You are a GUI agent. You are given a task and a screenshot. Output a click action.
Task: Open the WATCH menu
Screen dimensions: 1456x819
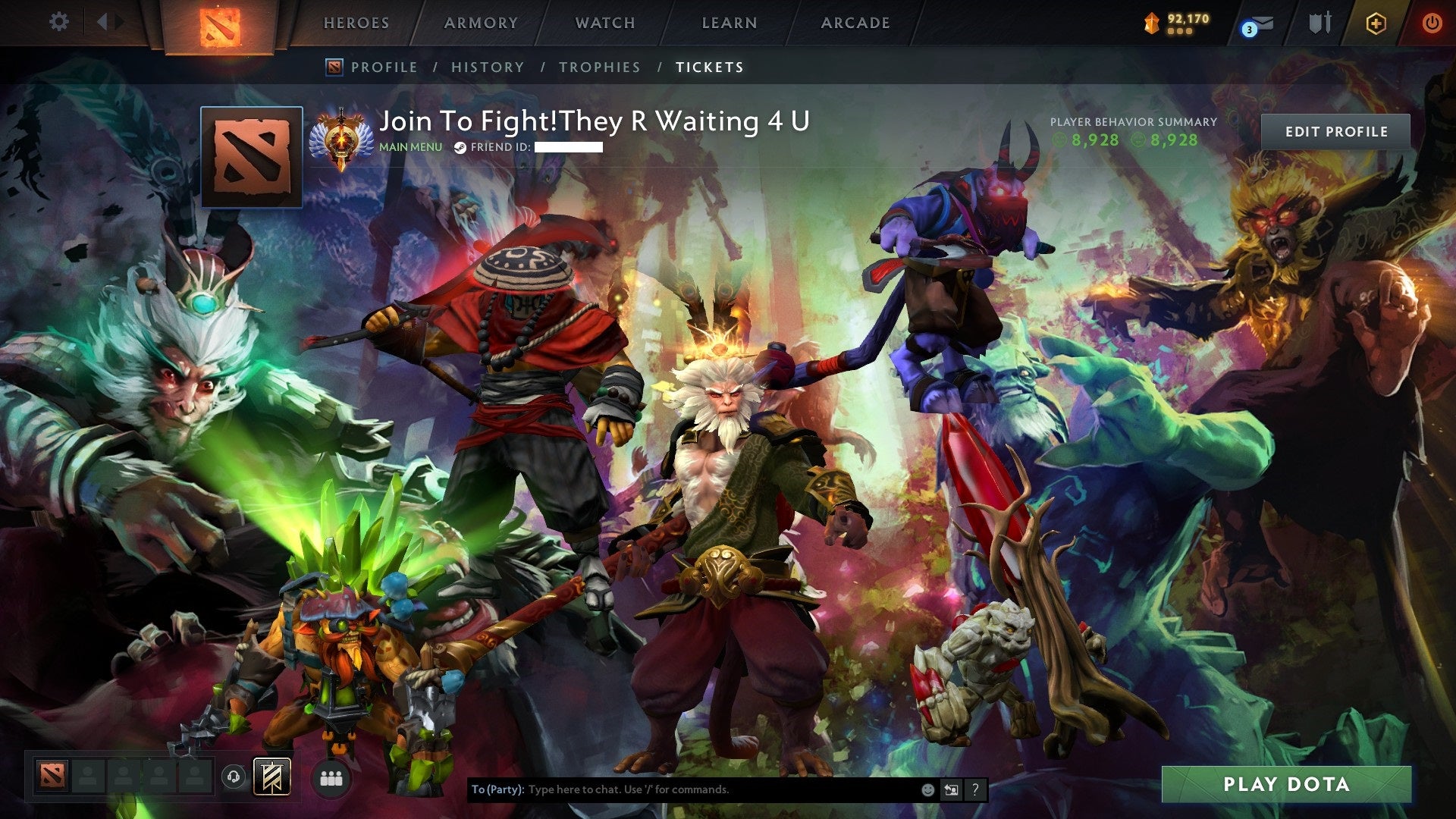604,23
